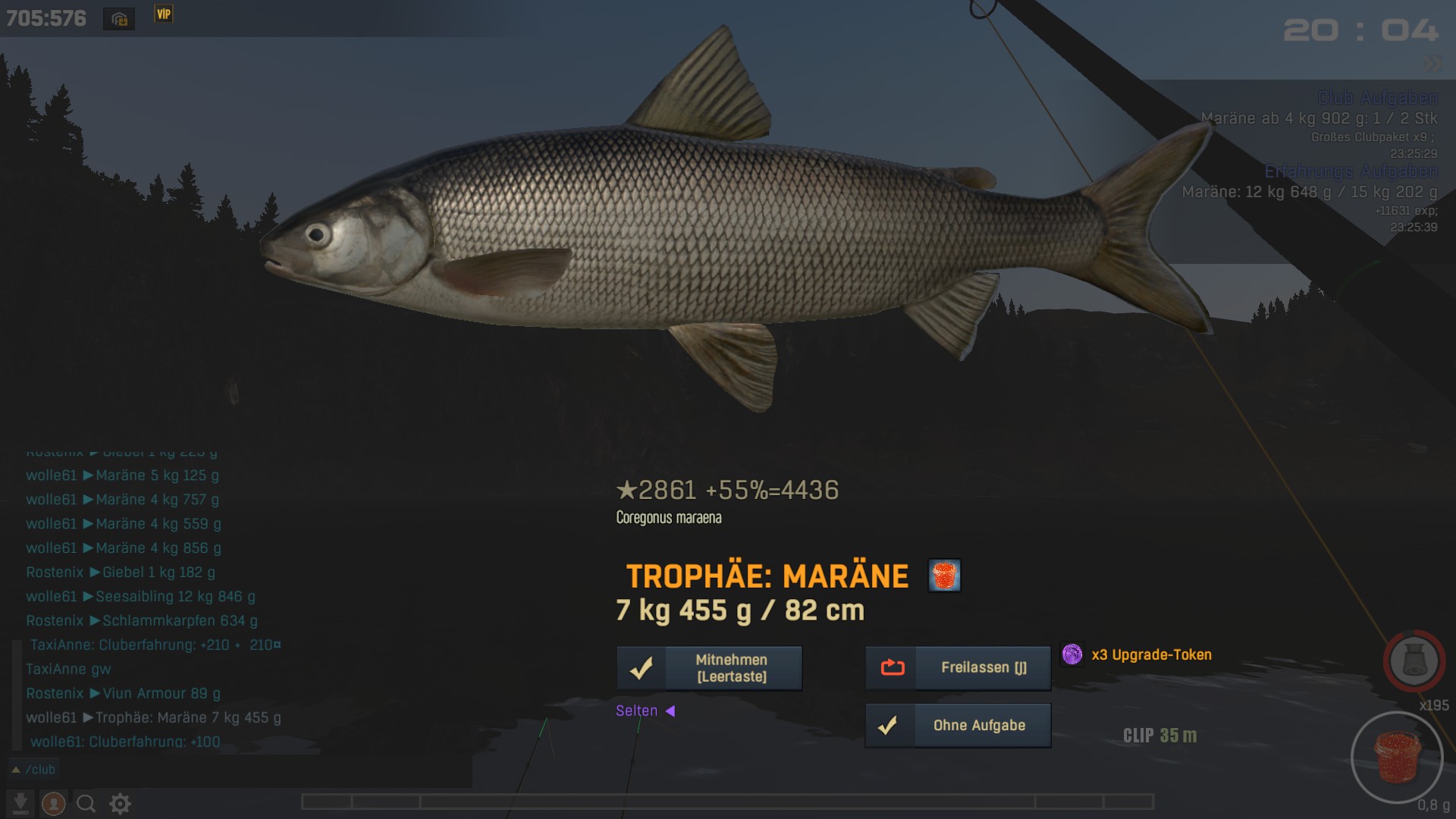Click the magnifying glass search icon
This screenshot has width=1456, height=819.
coord(86,804)
